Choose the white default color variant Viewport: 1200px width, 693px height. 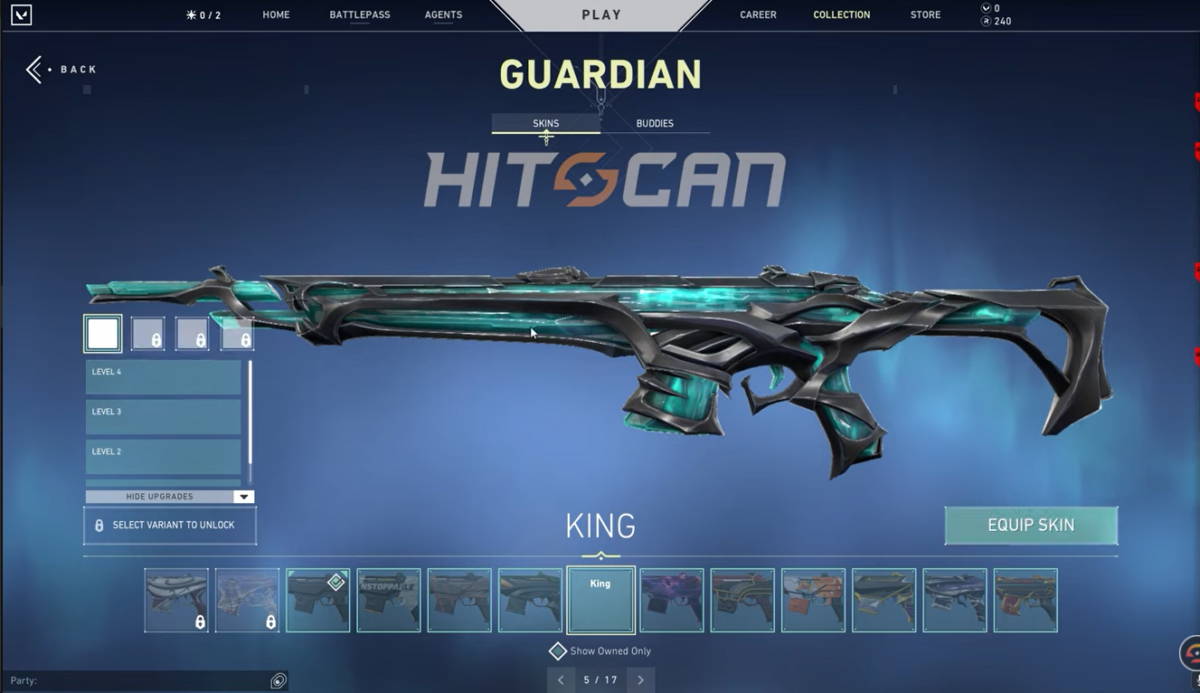coord(103,334)
